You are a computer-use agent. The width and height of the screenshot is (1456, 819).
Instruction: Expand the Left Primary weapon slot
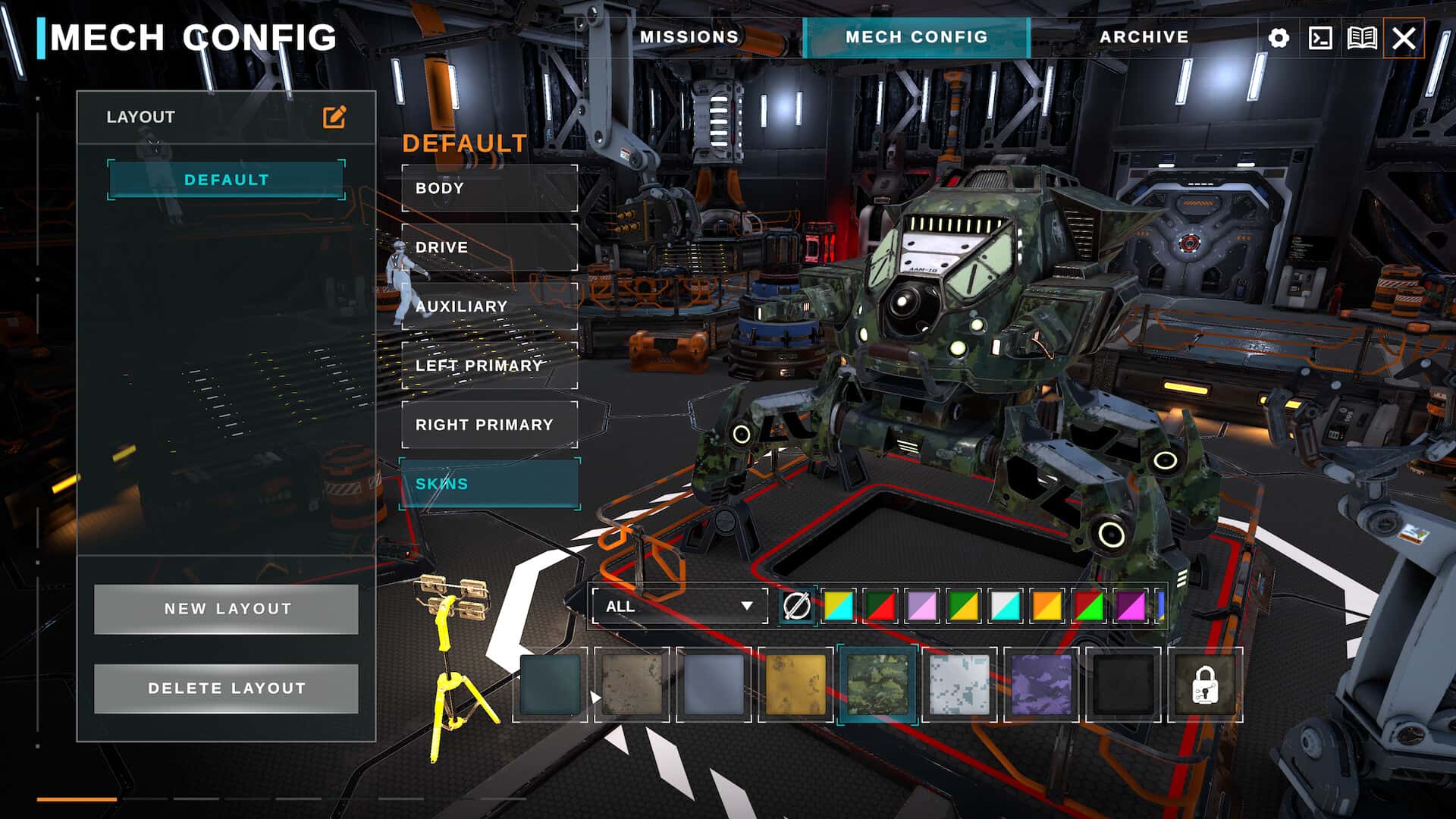pos(489,365)
